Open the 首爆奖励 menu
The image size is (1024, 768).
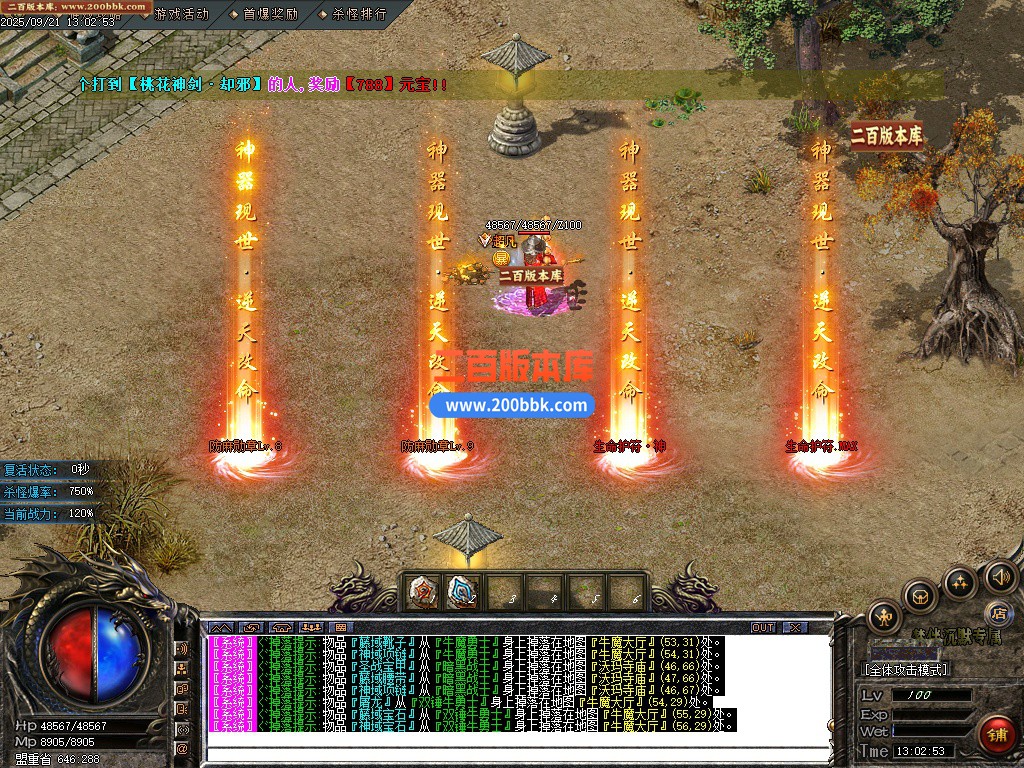tap(270, 14)
